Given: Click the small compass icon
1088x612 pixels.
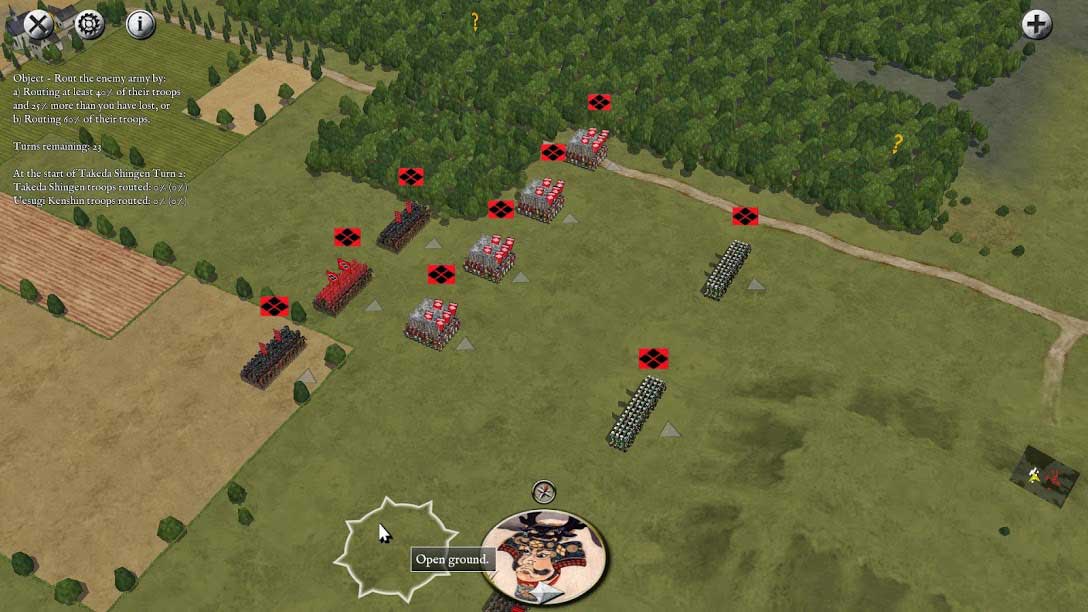Looking at the screenshot, I should coord(544,491).
